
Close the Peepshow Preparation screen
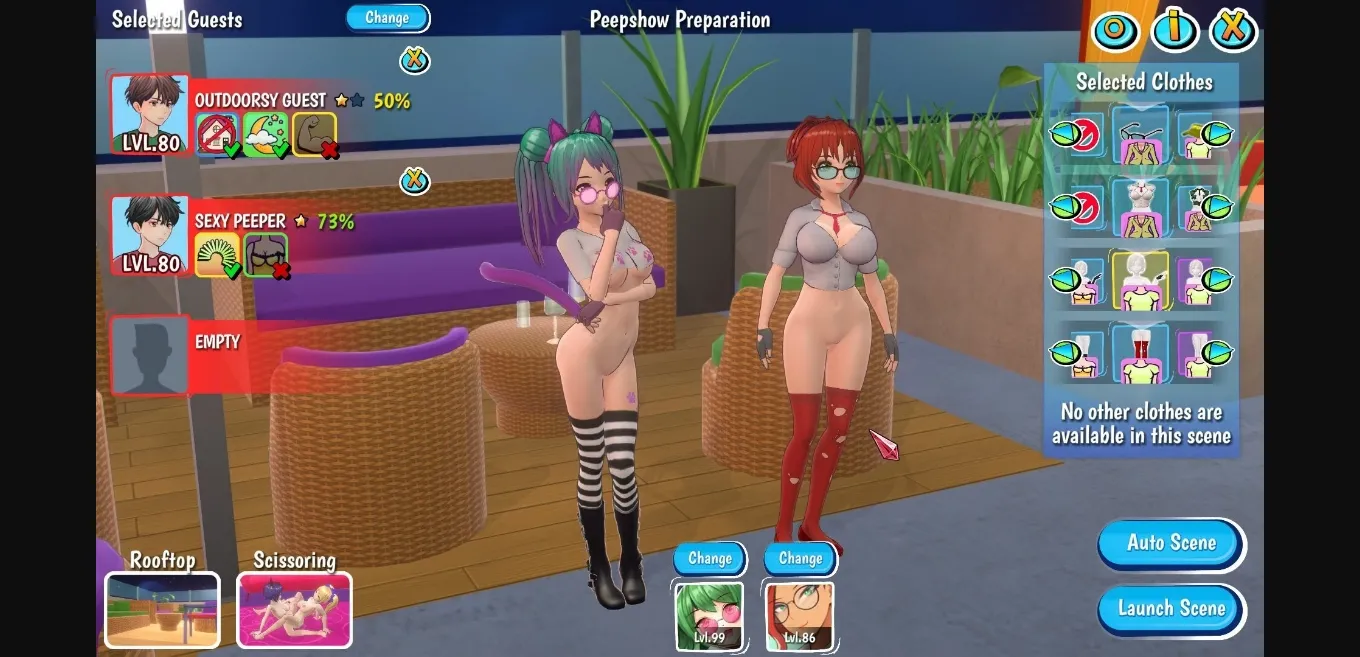[1233, 30]
